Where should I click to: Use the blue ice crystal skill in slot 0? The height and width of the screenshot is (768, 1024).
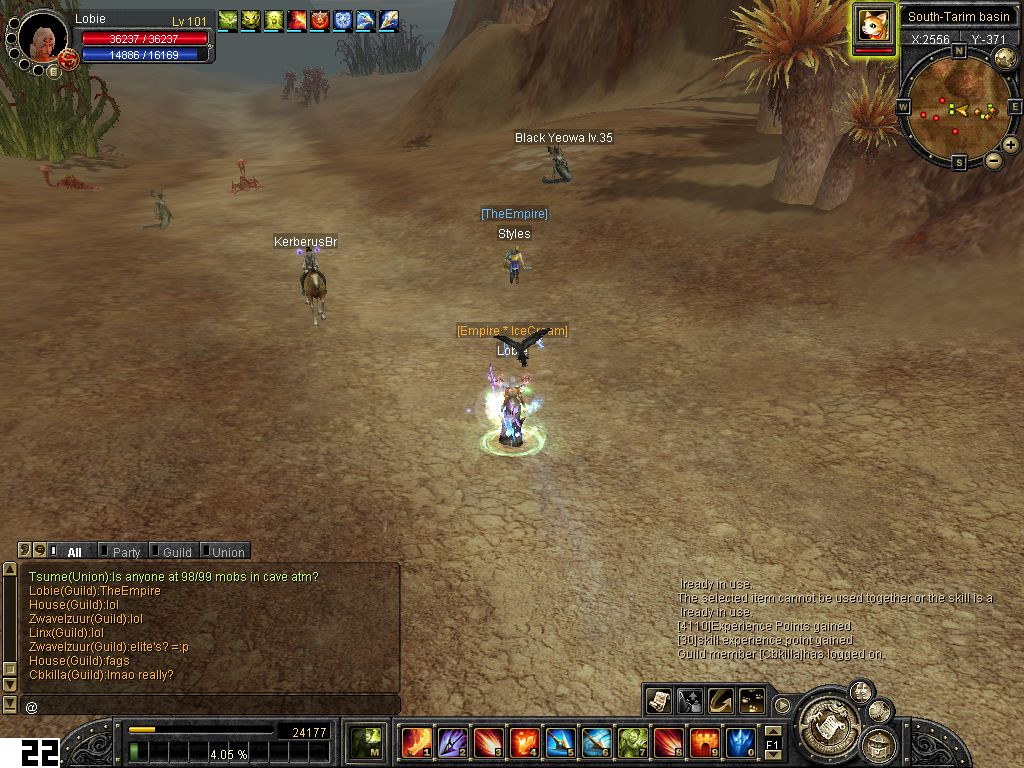tap(740, 743)
